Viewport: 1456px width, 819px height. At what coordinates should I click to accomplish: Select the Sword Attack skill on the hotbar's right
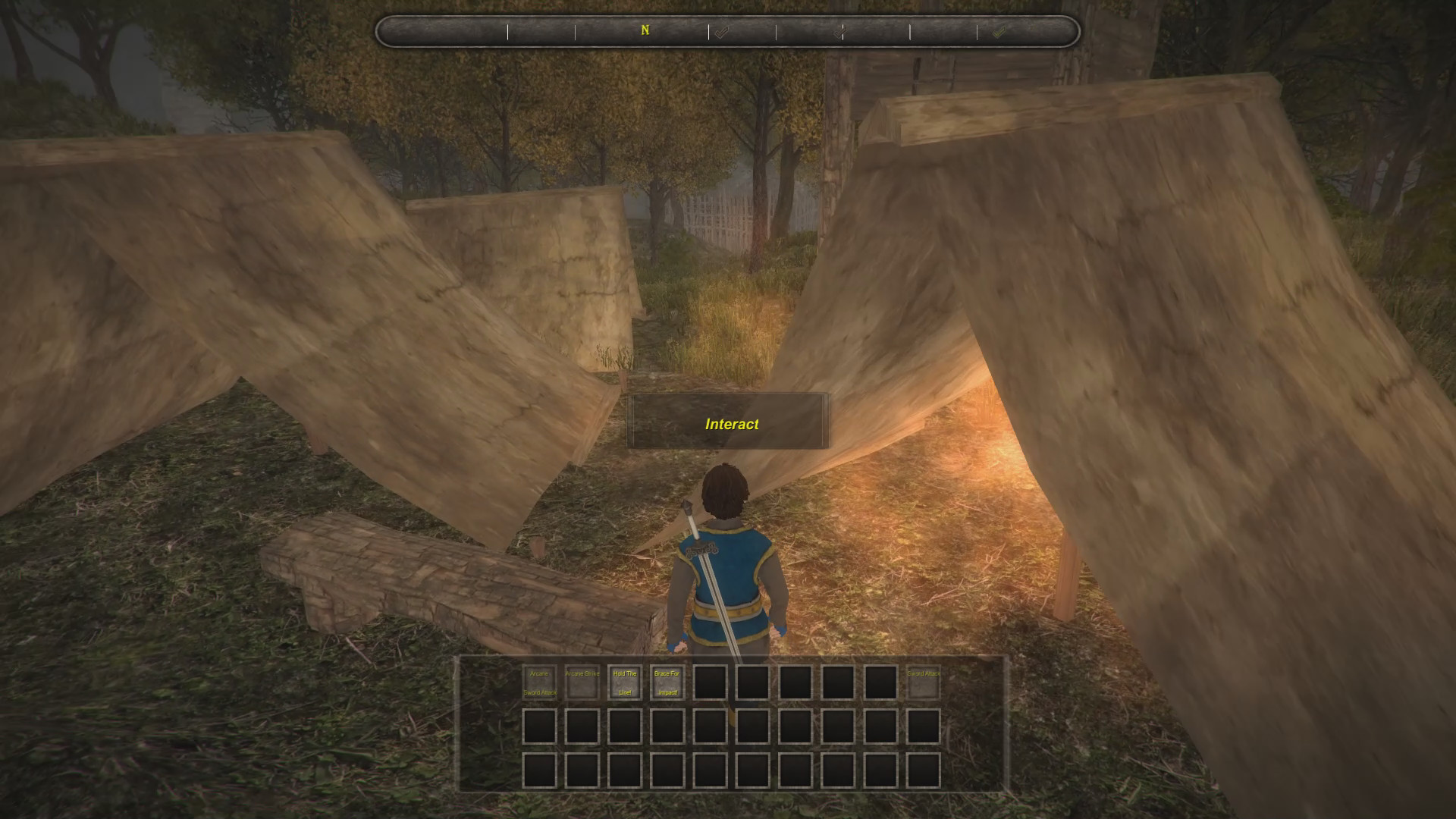923,682
